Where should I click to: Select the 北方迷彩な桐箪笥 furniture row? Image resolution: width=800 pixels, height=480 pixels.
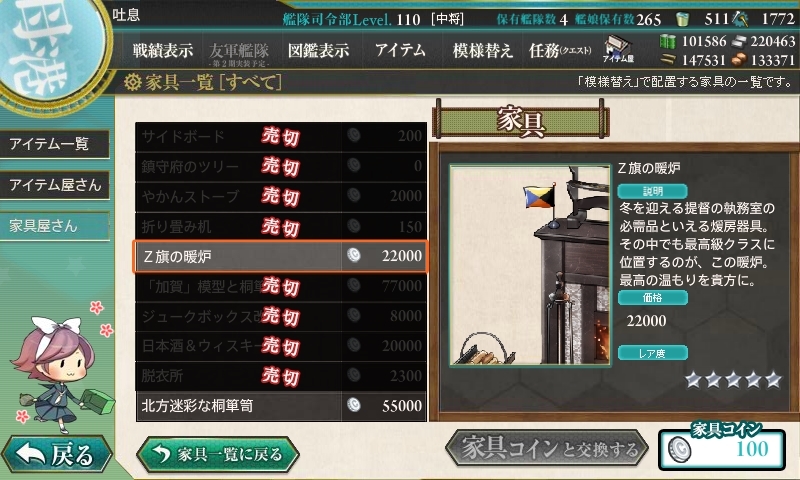pyautogui.click(x=281, y=406)
